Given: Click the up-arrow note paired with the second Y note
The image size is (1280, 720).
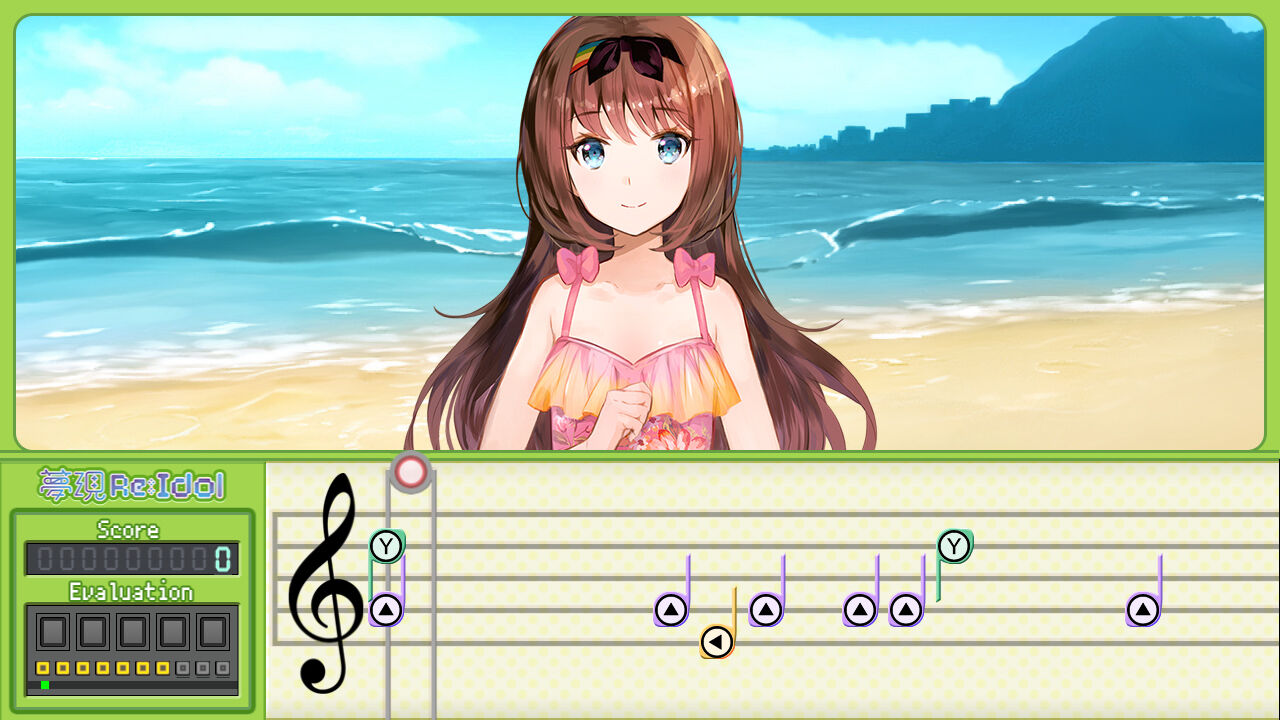Looking at the screenshot, I should (x=905, y=607).
